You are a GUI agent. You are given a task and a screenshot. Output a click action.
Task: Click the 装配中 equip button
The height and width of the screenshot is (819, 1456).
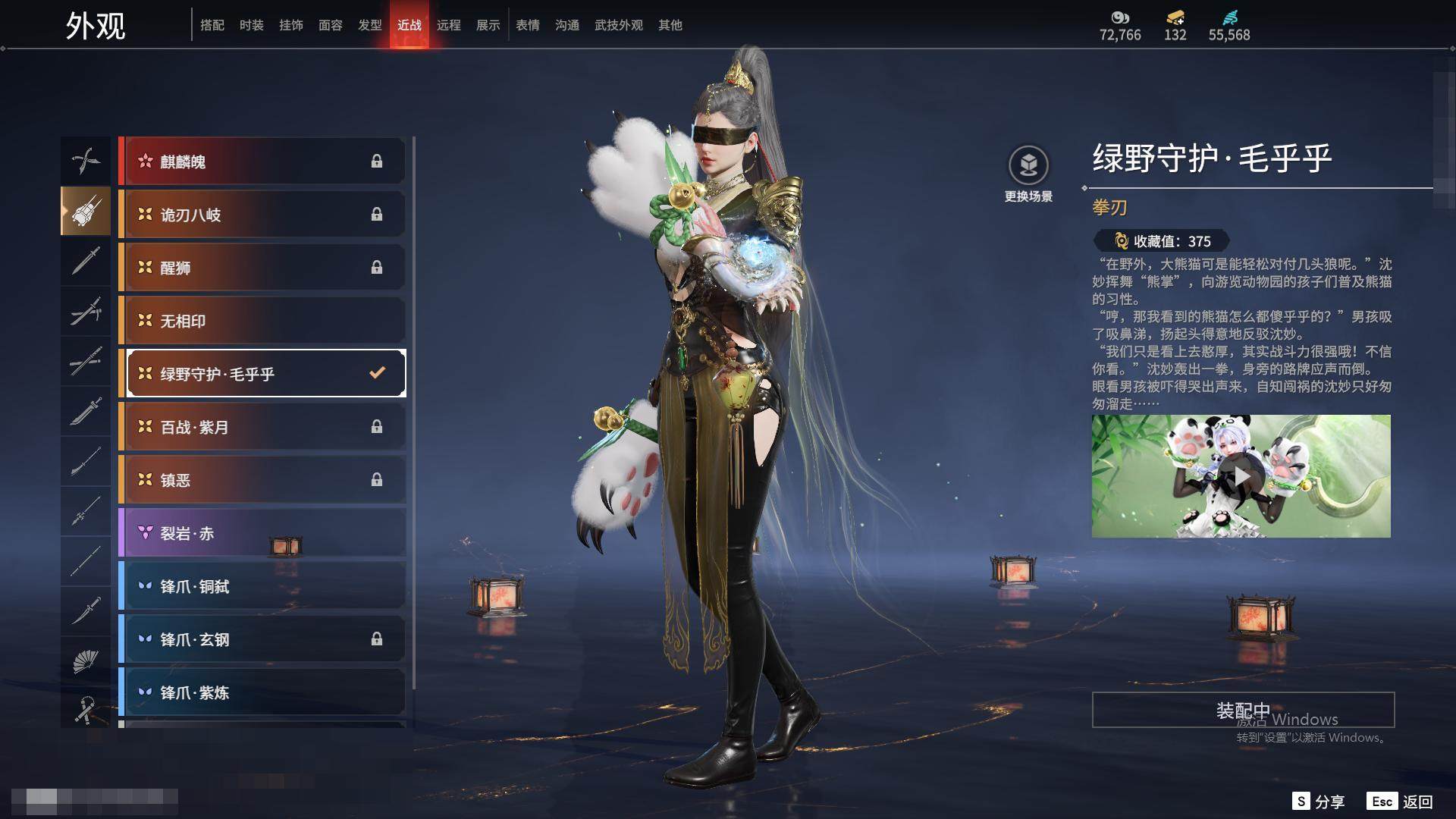coord(1243,710)
